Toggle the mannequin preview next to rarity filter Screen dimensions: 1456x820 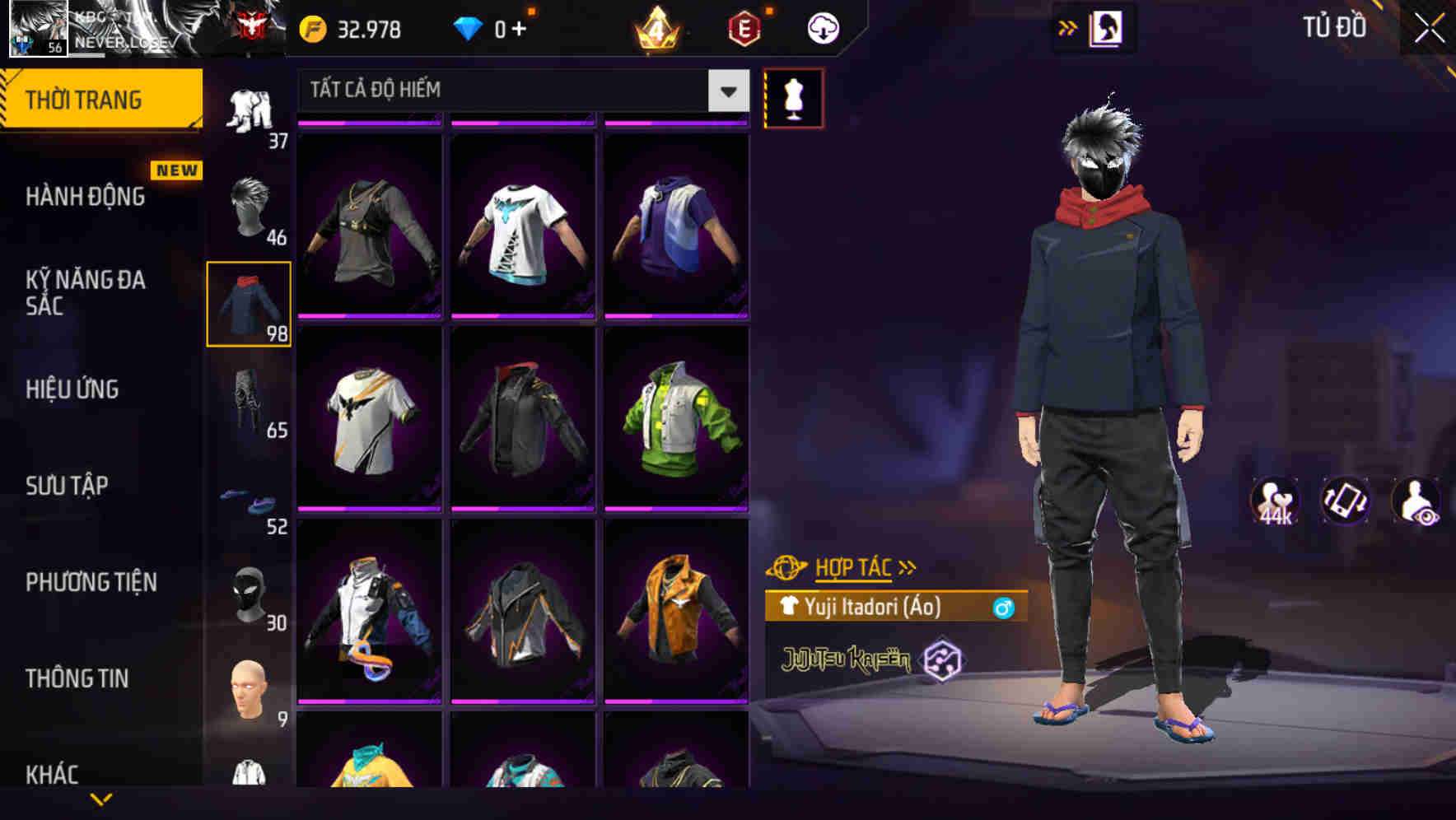[793, 97]
